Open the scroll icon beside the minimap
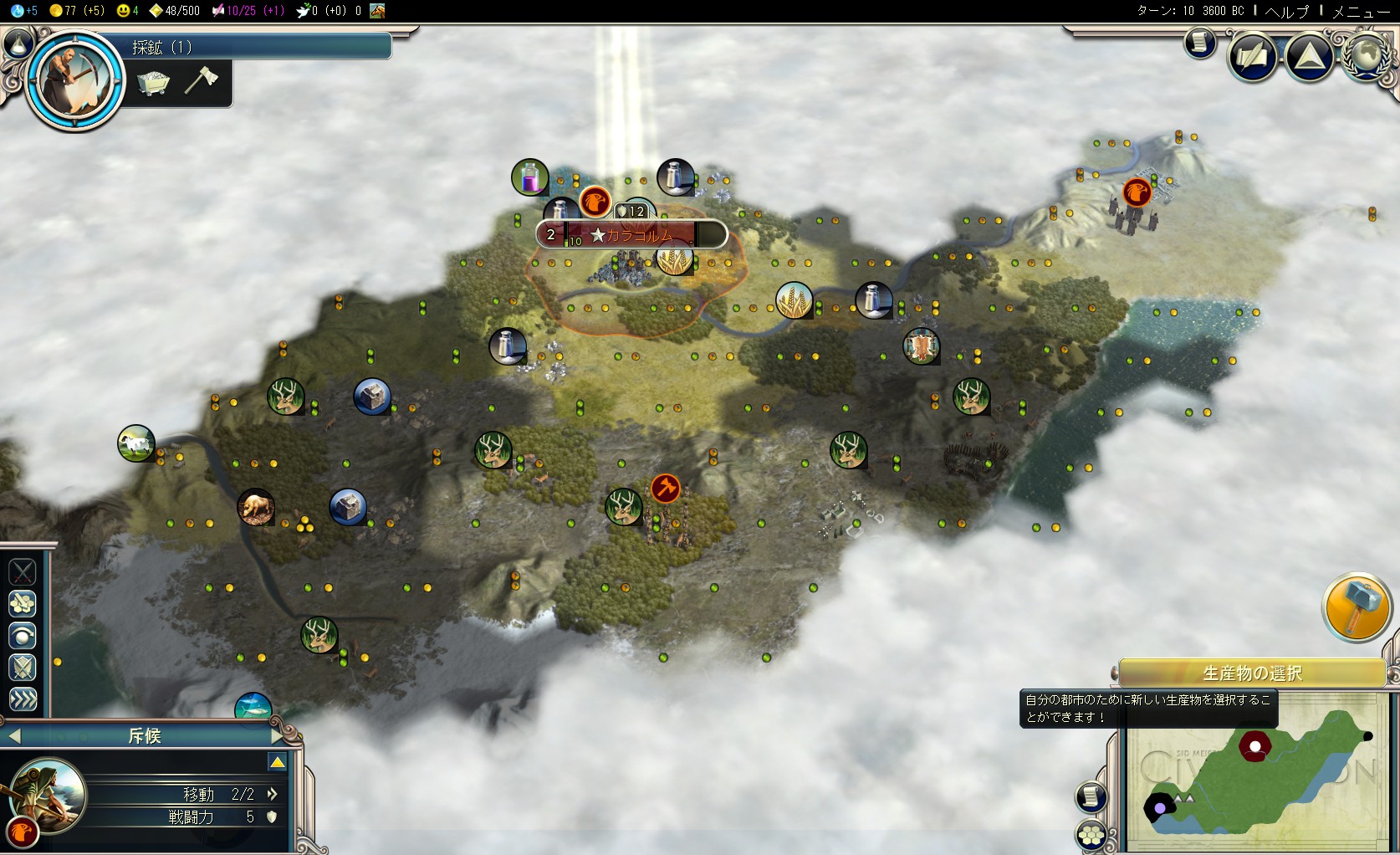Image resolution: width=1400 pixels, height=855 pixels. tap(1091, 796)
